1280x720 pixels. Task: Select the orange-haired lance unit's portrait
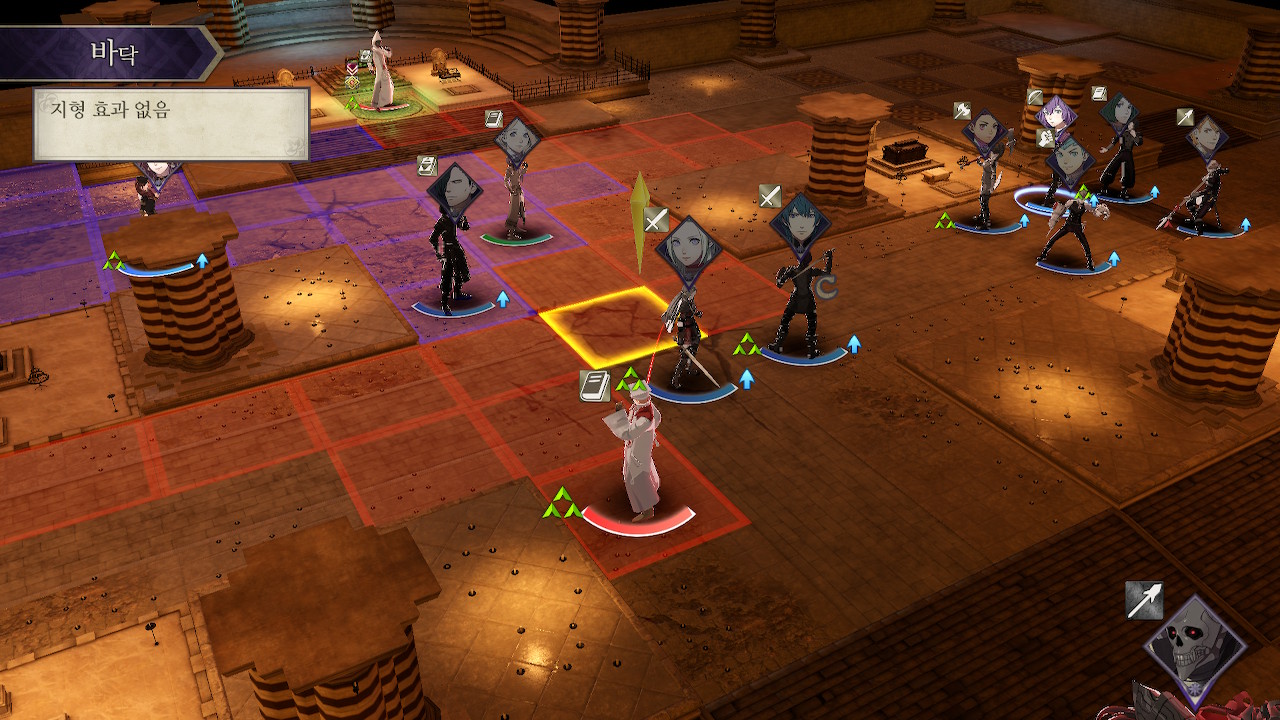(1207, 138)
